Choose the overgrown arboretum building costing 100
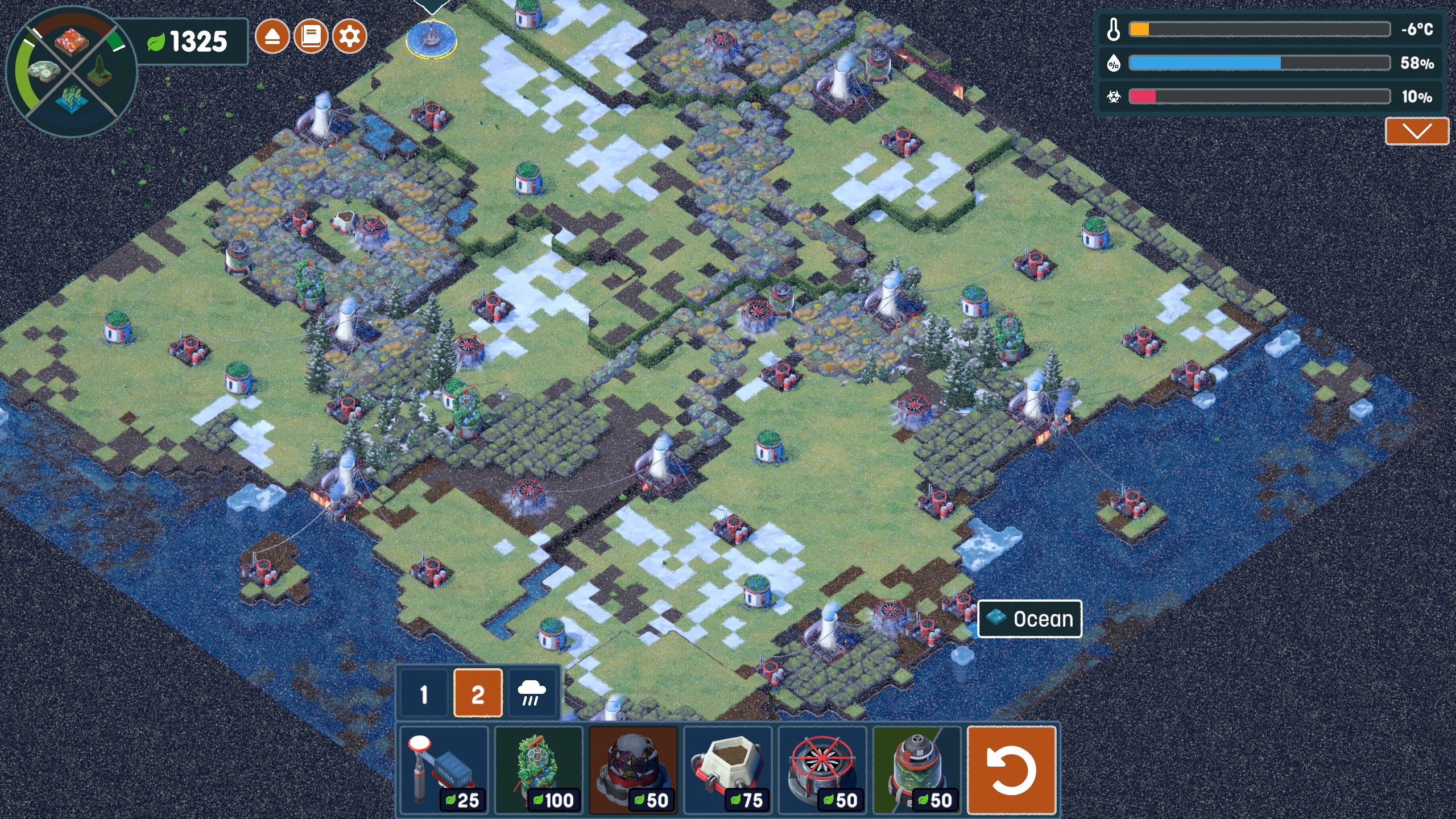The width and height of the screenshot is (1456, 819). coord(539,770)
